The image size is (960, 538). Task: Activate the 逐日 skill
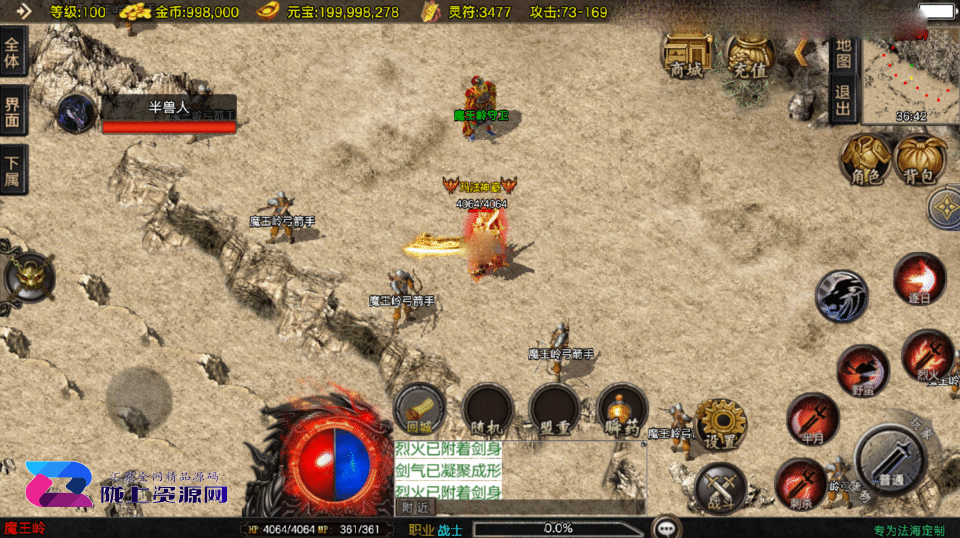(x=919, y=278)
